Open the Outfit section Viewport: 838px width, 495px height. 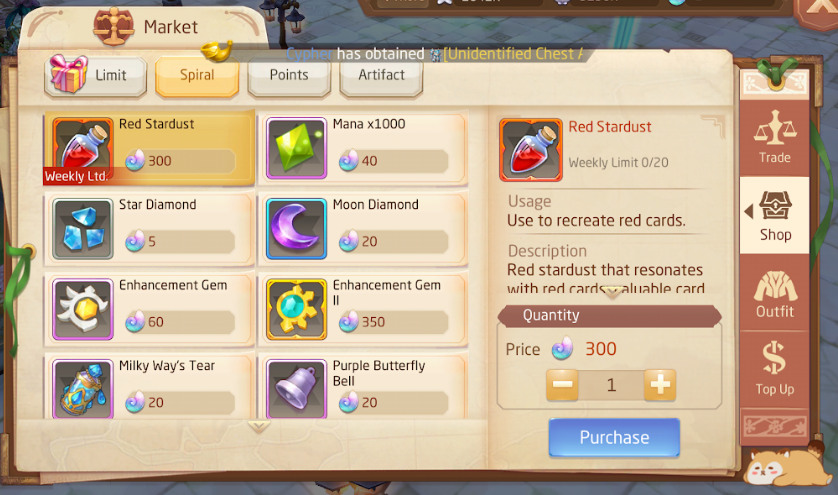click(x=774, y=293)
